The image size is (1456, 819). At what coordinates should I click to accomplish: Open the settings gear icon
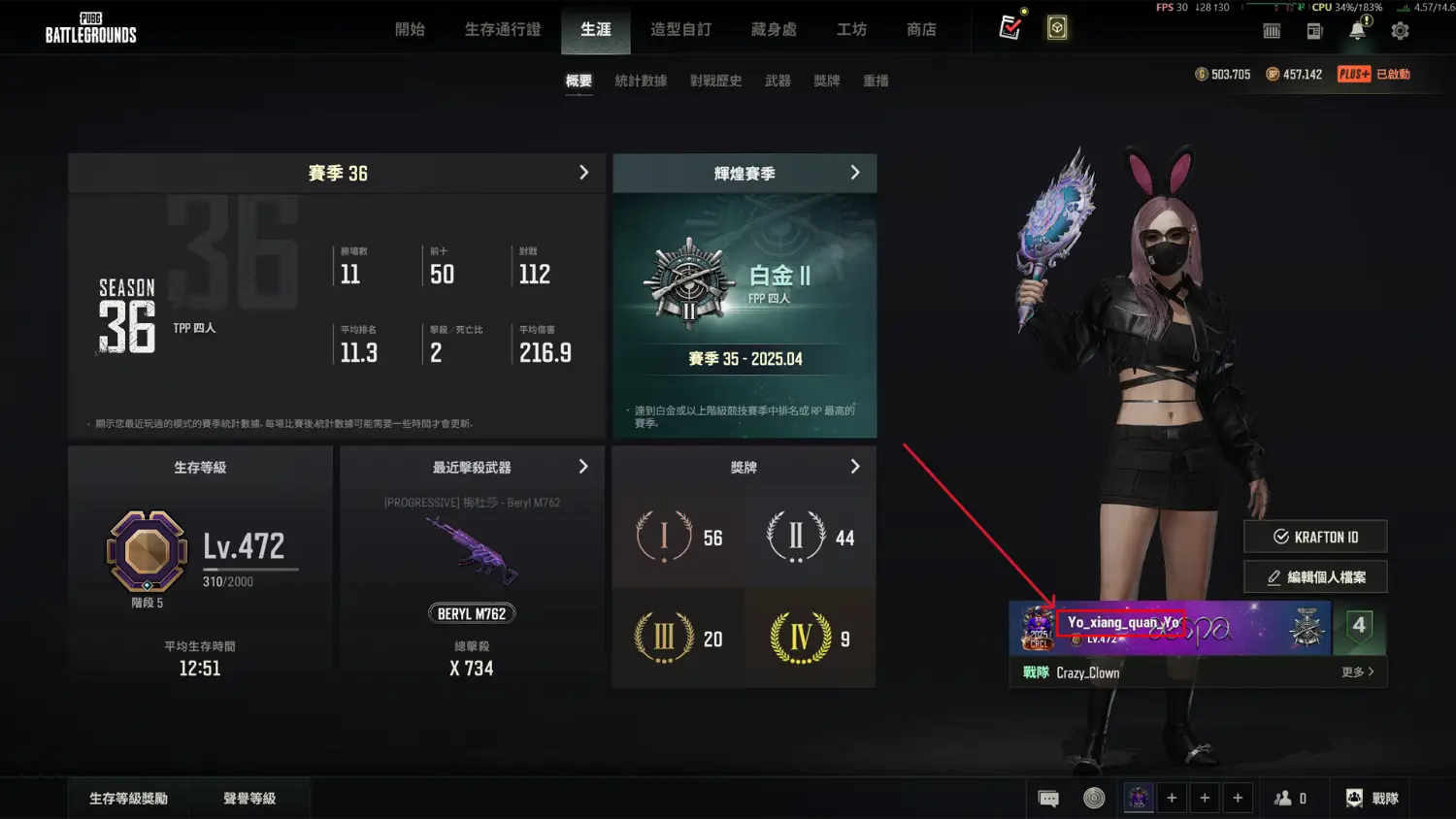pyautogui.click(x=1400, y=30)
